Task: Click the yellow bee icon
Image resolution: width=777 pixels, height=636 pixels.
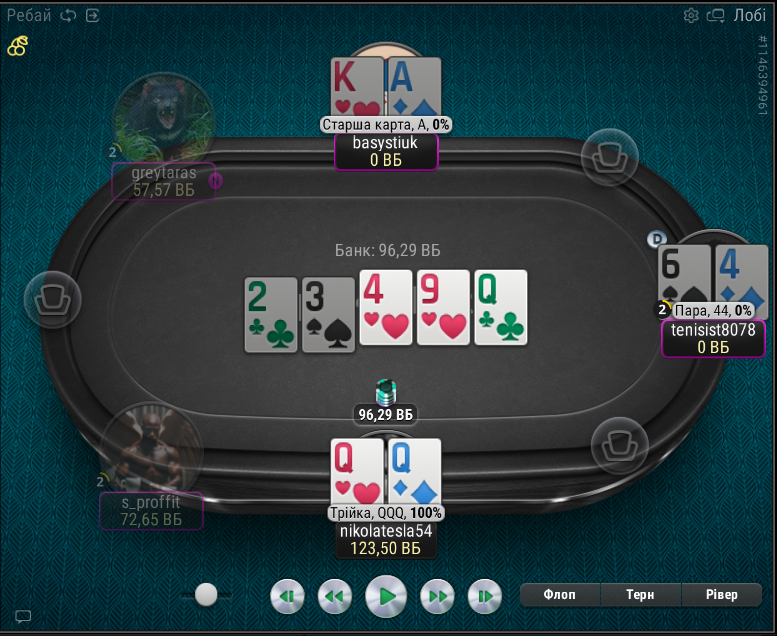Action: point(18,45)
